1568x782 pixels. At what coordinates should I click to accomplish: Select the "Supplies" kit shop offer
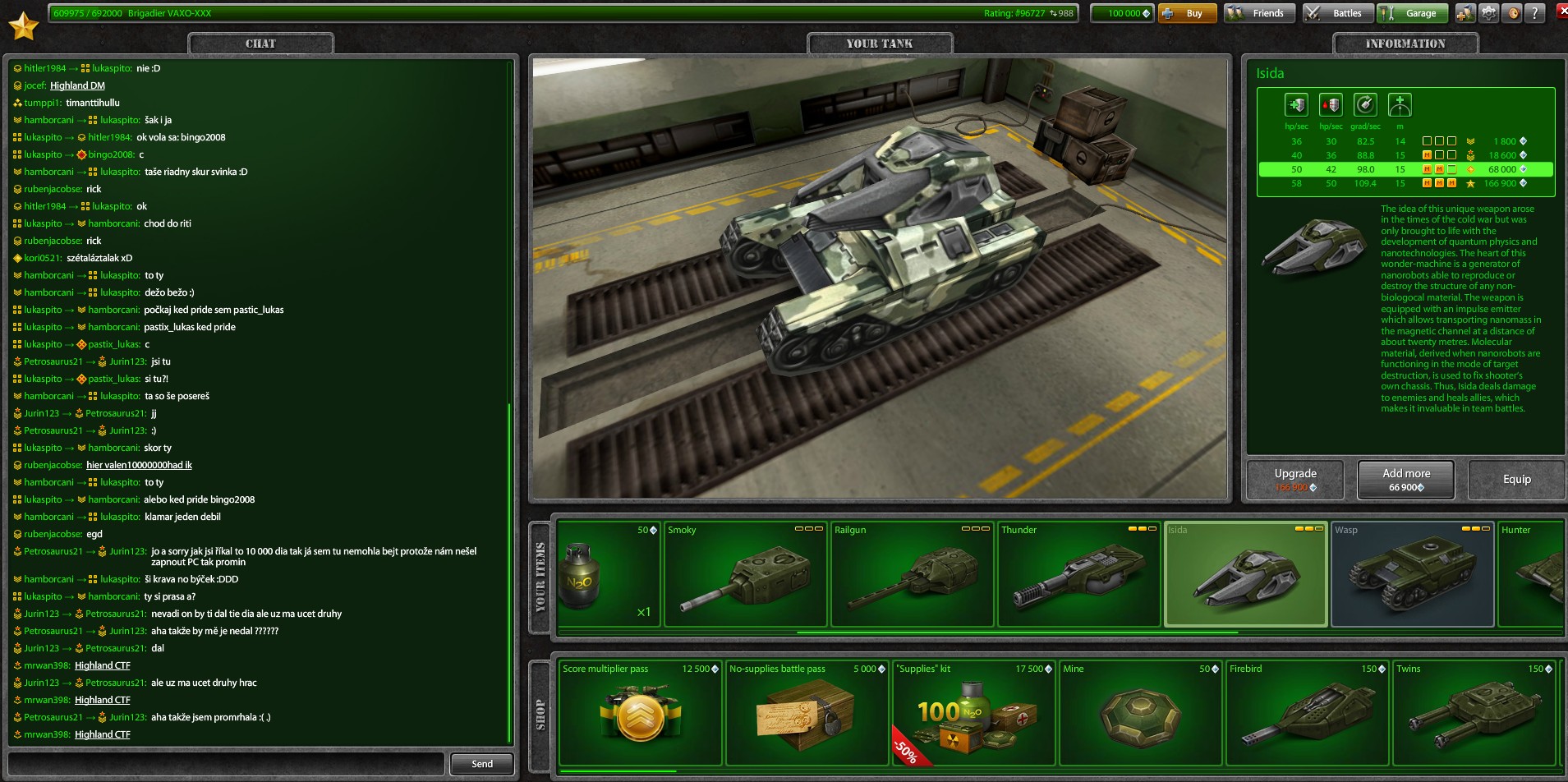coord(973,713)
